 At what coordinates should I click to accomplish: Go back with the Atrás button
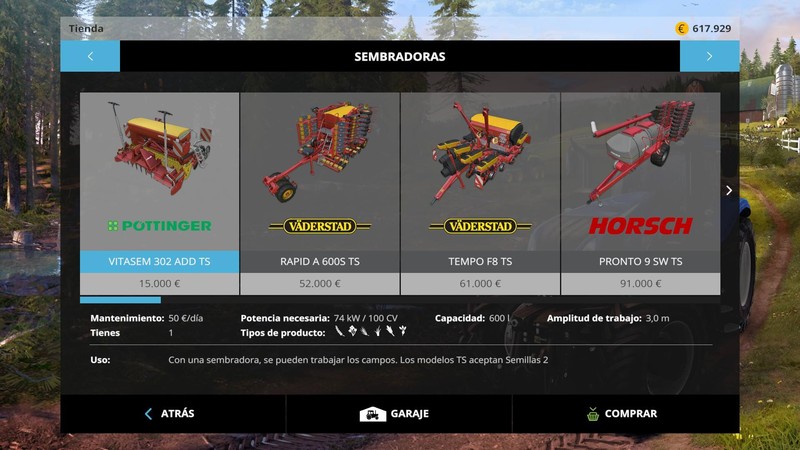(172, 413)
